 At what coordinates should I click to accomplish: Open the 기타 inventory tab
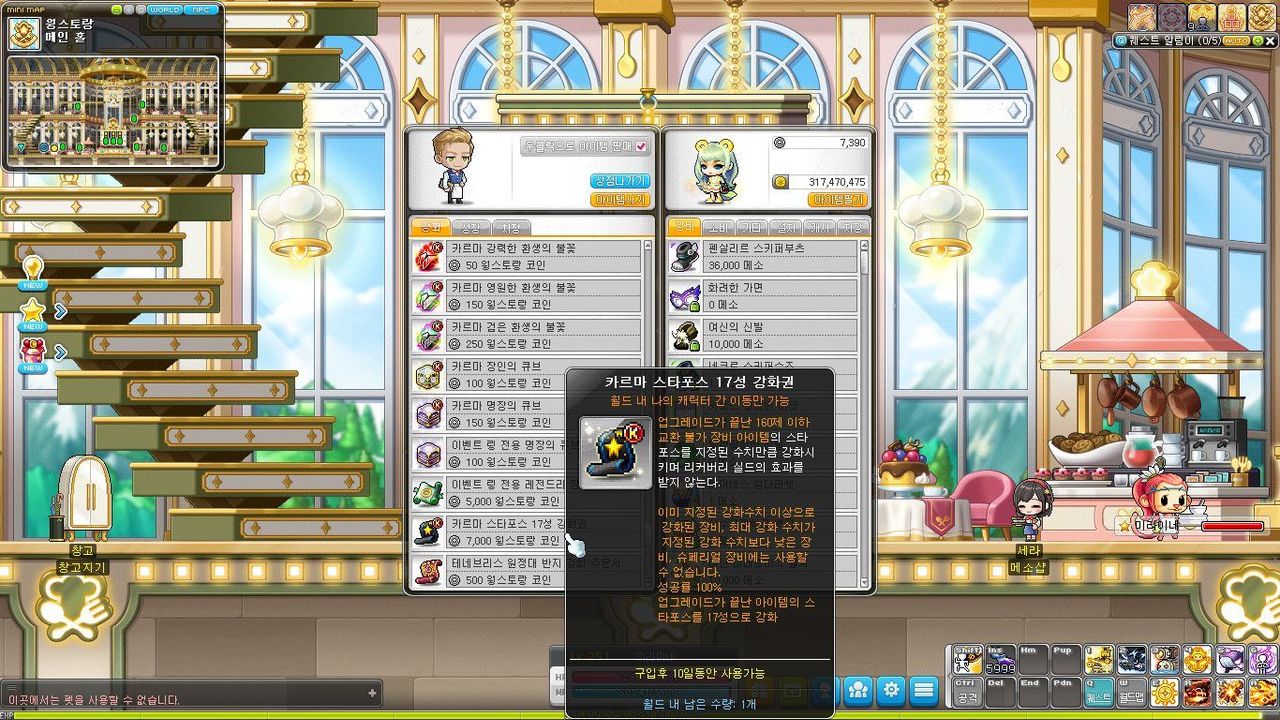click(752, 227)
